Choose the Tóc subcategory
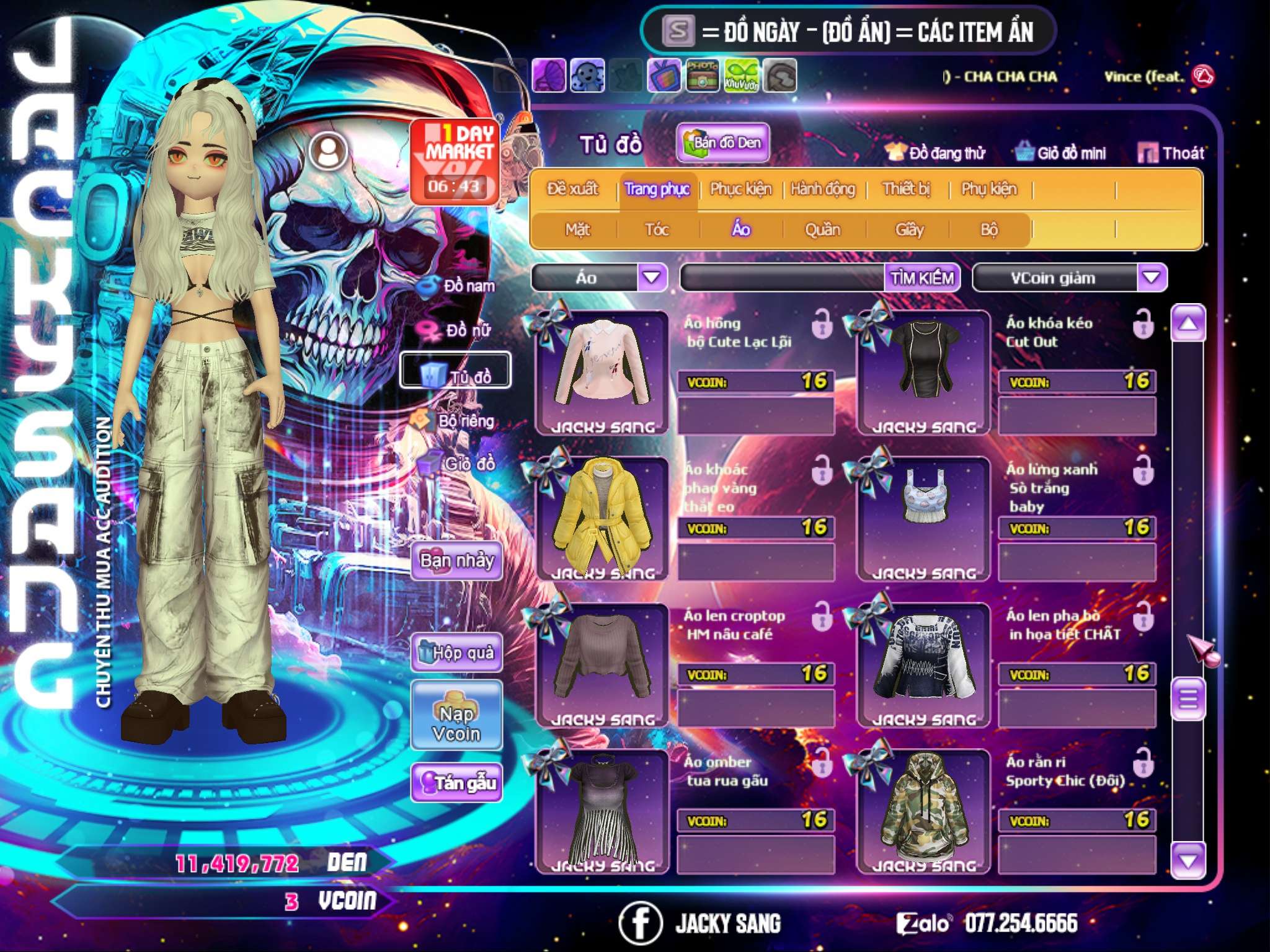Image resolution: width=1270 pixels, height=952 pixels. (x=657, y=230)
